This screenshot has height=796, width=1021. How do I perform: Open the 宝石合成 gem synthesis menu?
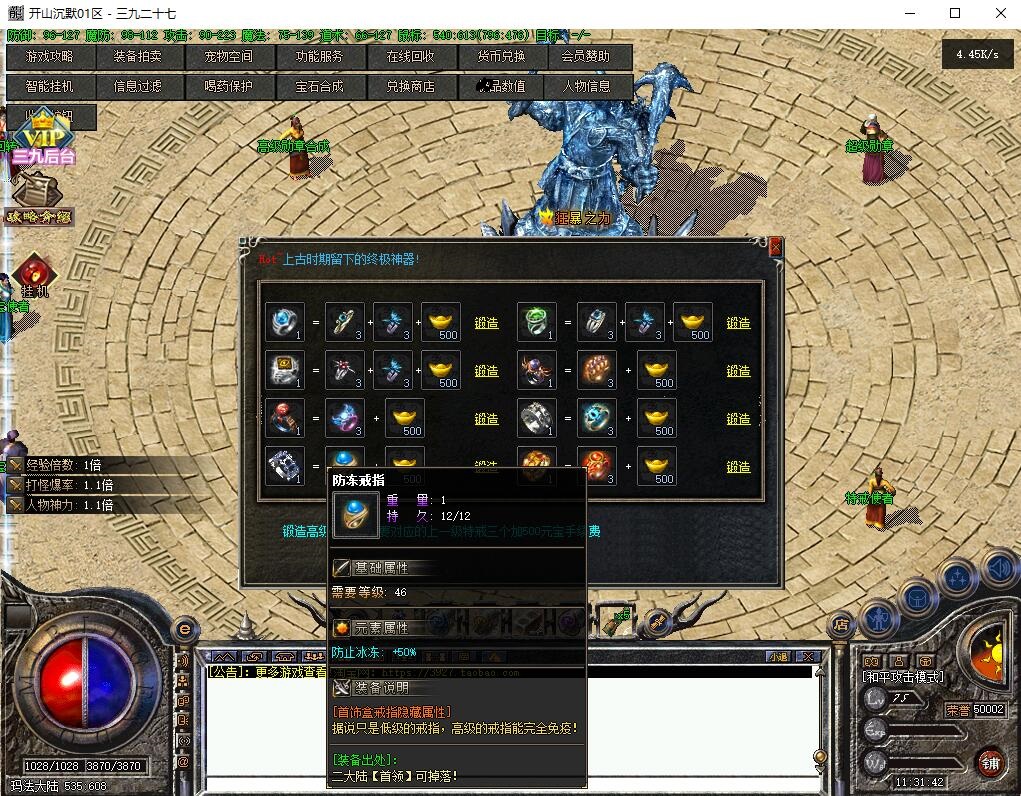[x=319, y=87]
